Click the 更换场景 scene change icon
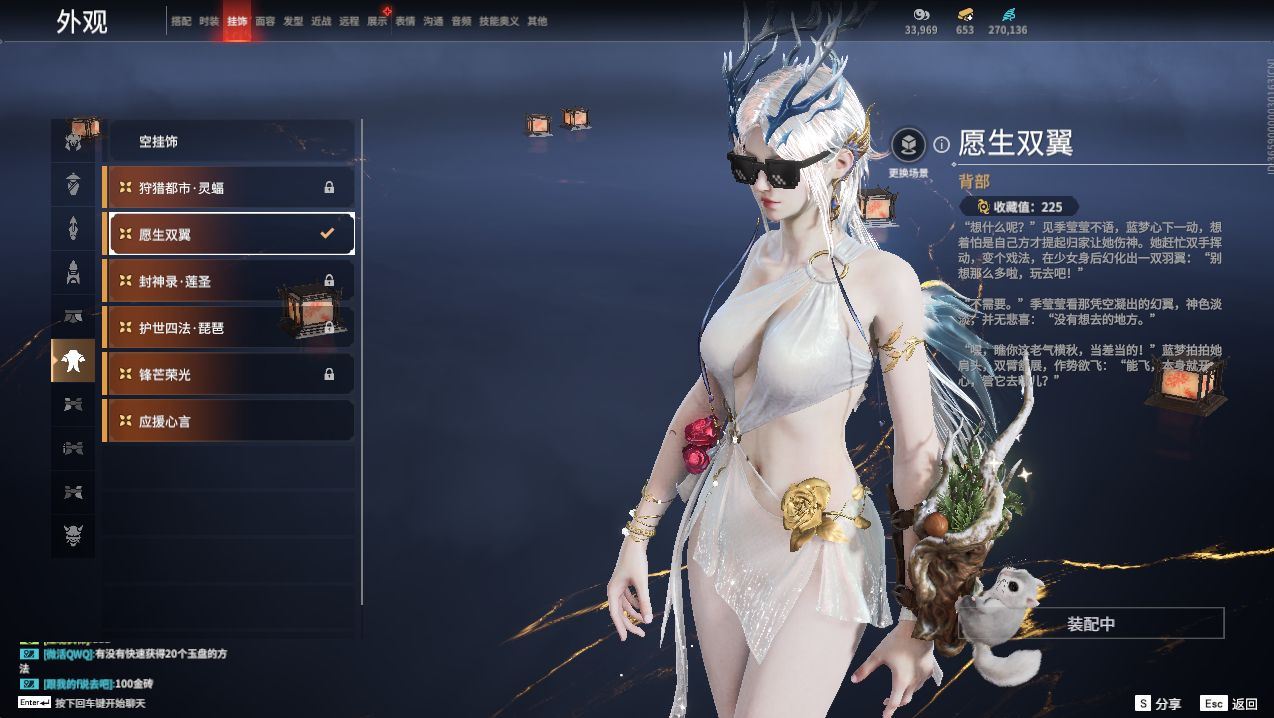 (x=908, y=146)
